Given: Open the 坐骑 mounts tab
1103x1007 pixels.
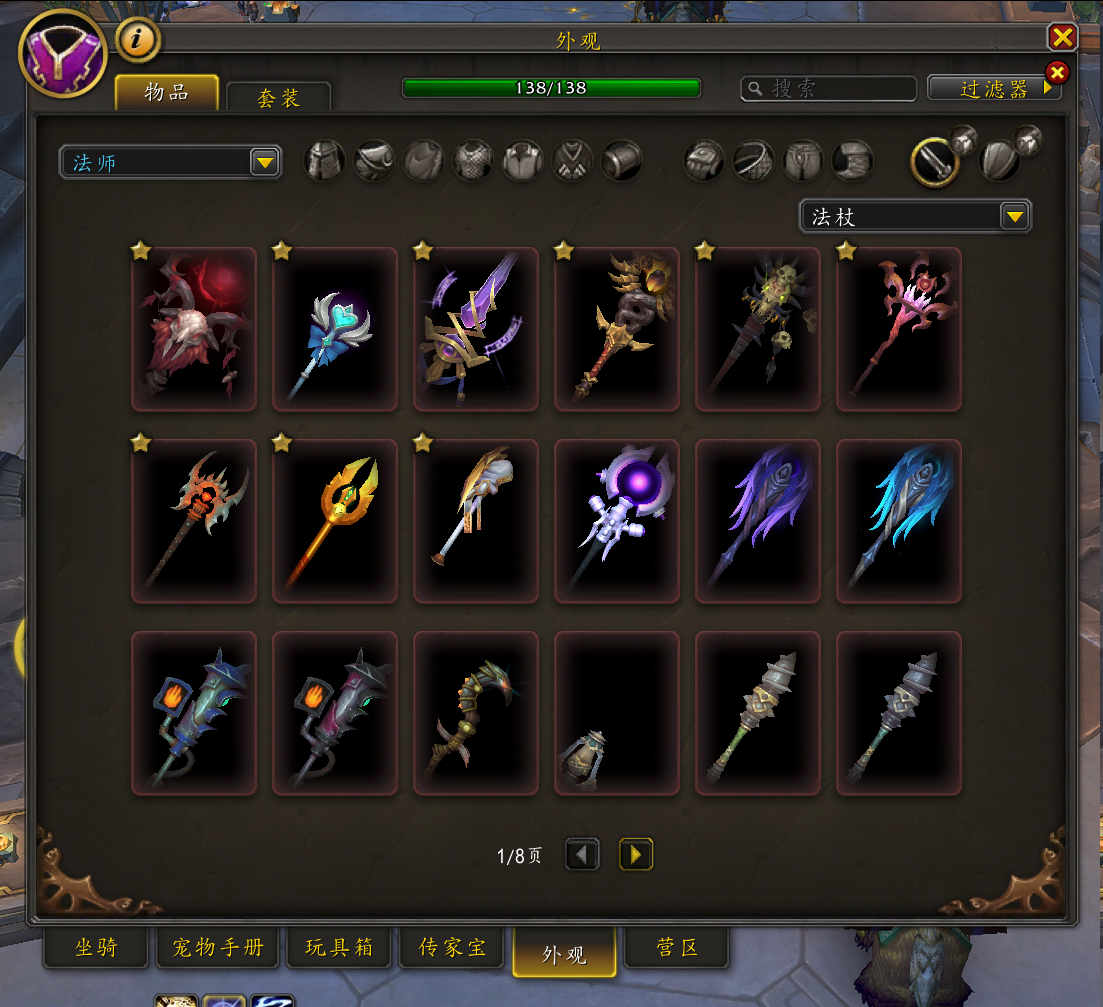Looking at the screenshot, I should pyautogui.click(x=96, y=948).
